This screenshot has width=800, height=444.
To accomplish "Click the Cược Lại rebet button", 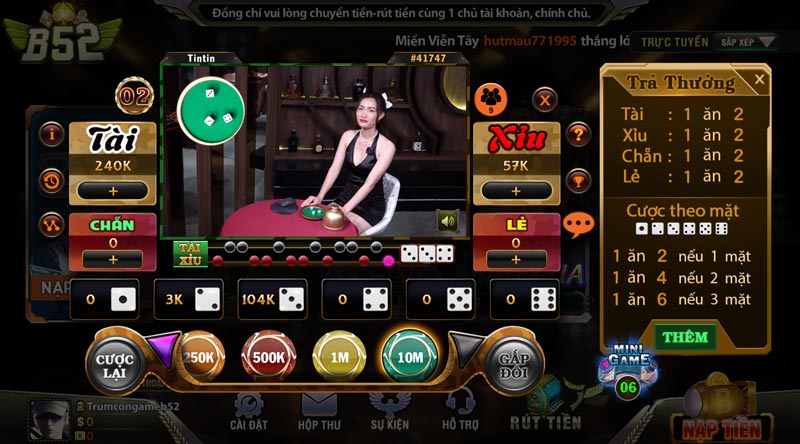I will click(116, 358).
